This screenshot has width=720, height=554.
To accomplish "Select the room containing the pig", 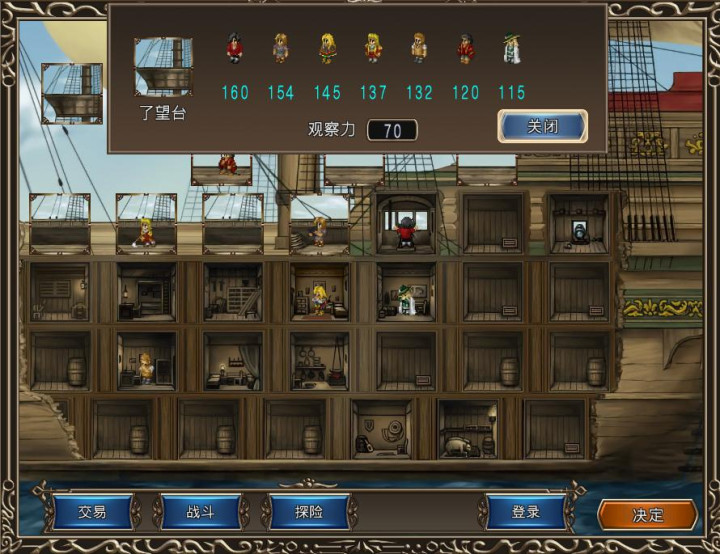I will coord(467,432).
